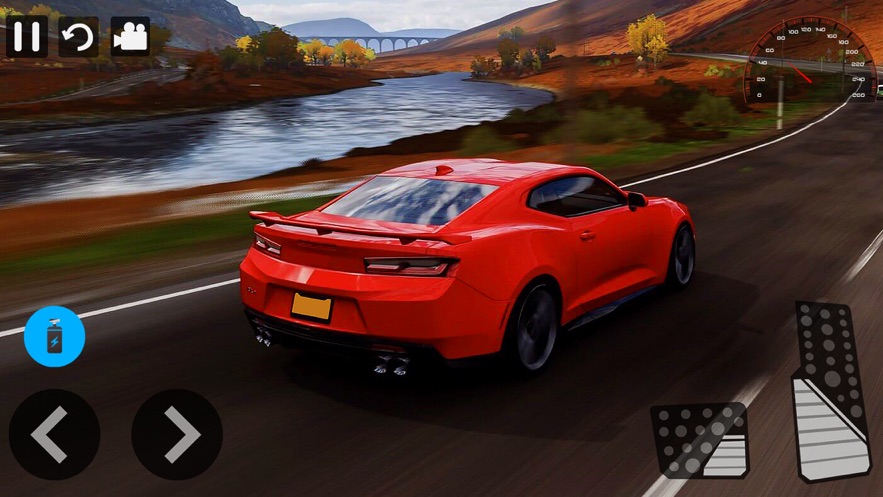Activate the blue nitro boost button
The width and height of the screenshot is (883, 497).
coord(55,336)
